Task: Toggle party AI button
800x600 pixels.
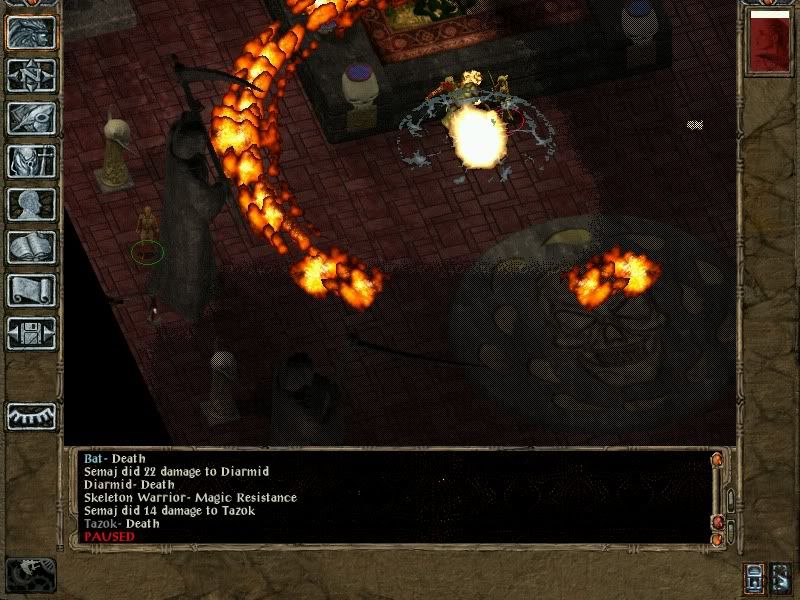Action: pos(781,578)
